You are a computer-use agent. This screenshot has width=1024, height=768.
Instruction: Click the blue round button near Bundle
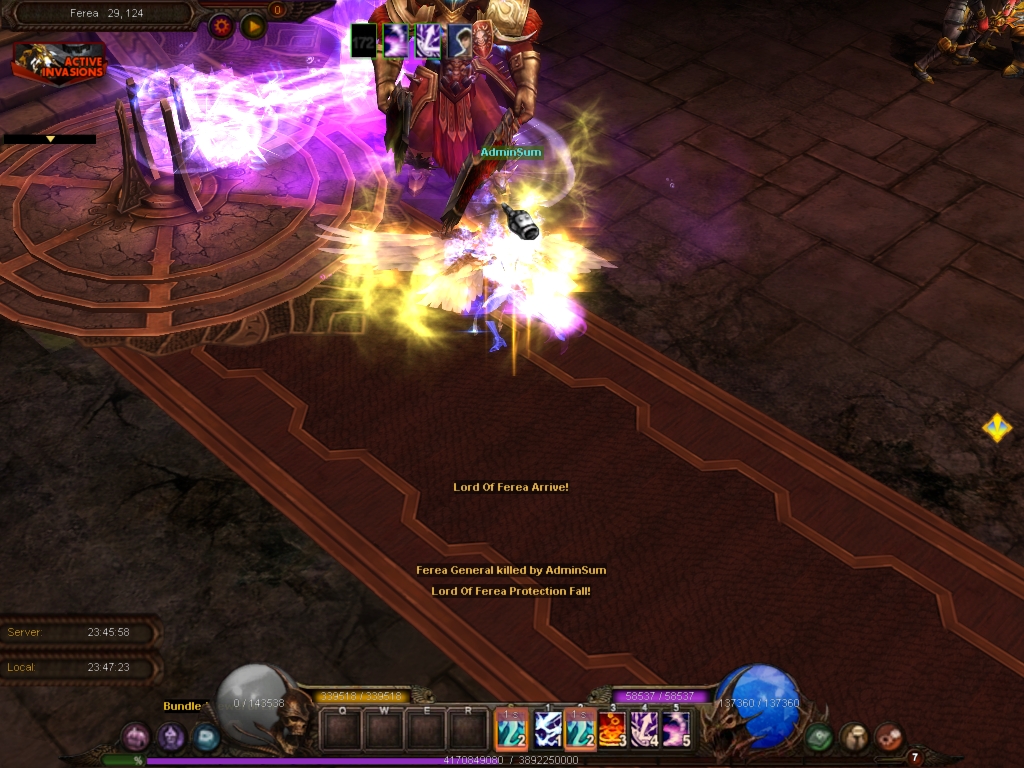tap(206, 738)
